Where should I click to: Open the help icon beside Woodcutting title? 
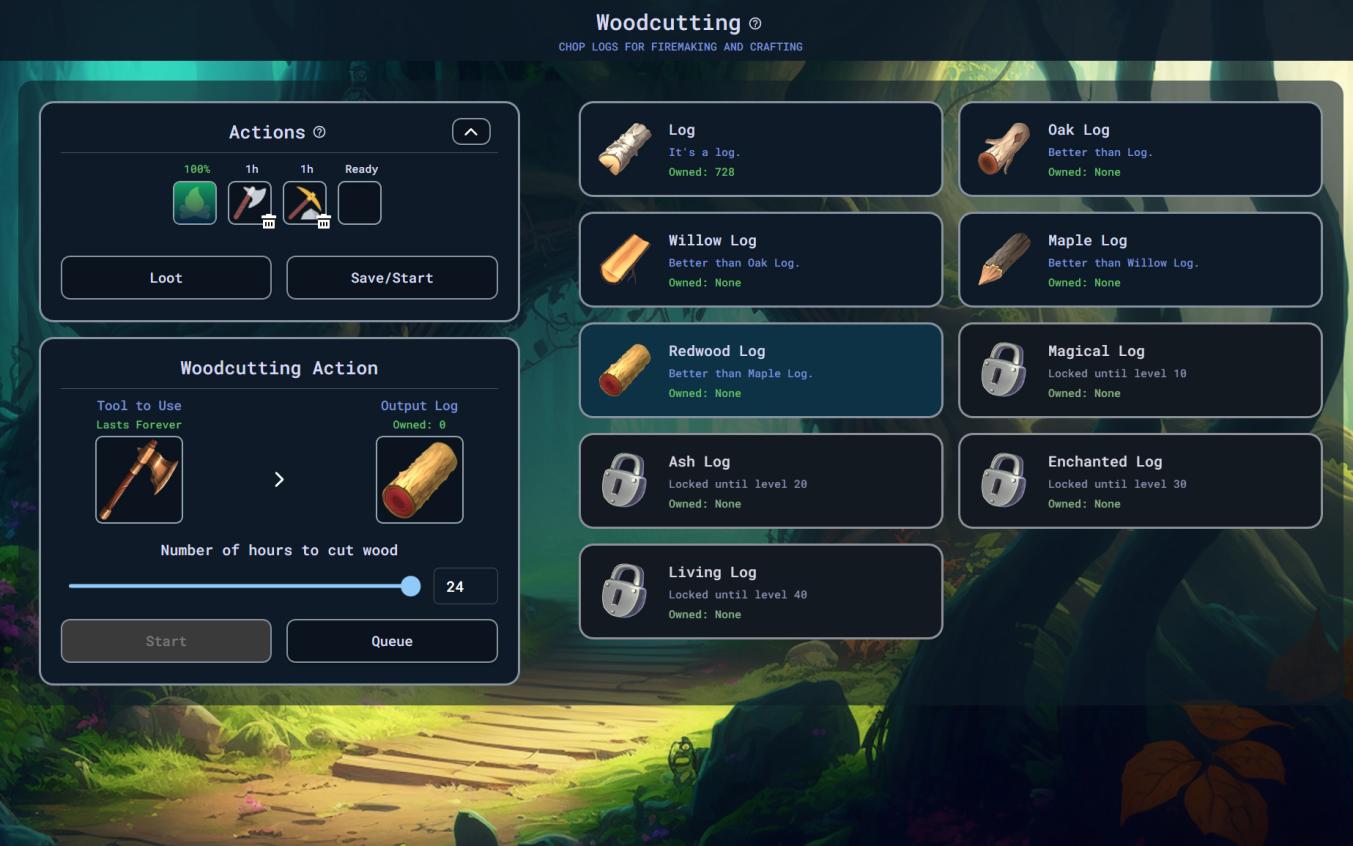pos(755,24)
